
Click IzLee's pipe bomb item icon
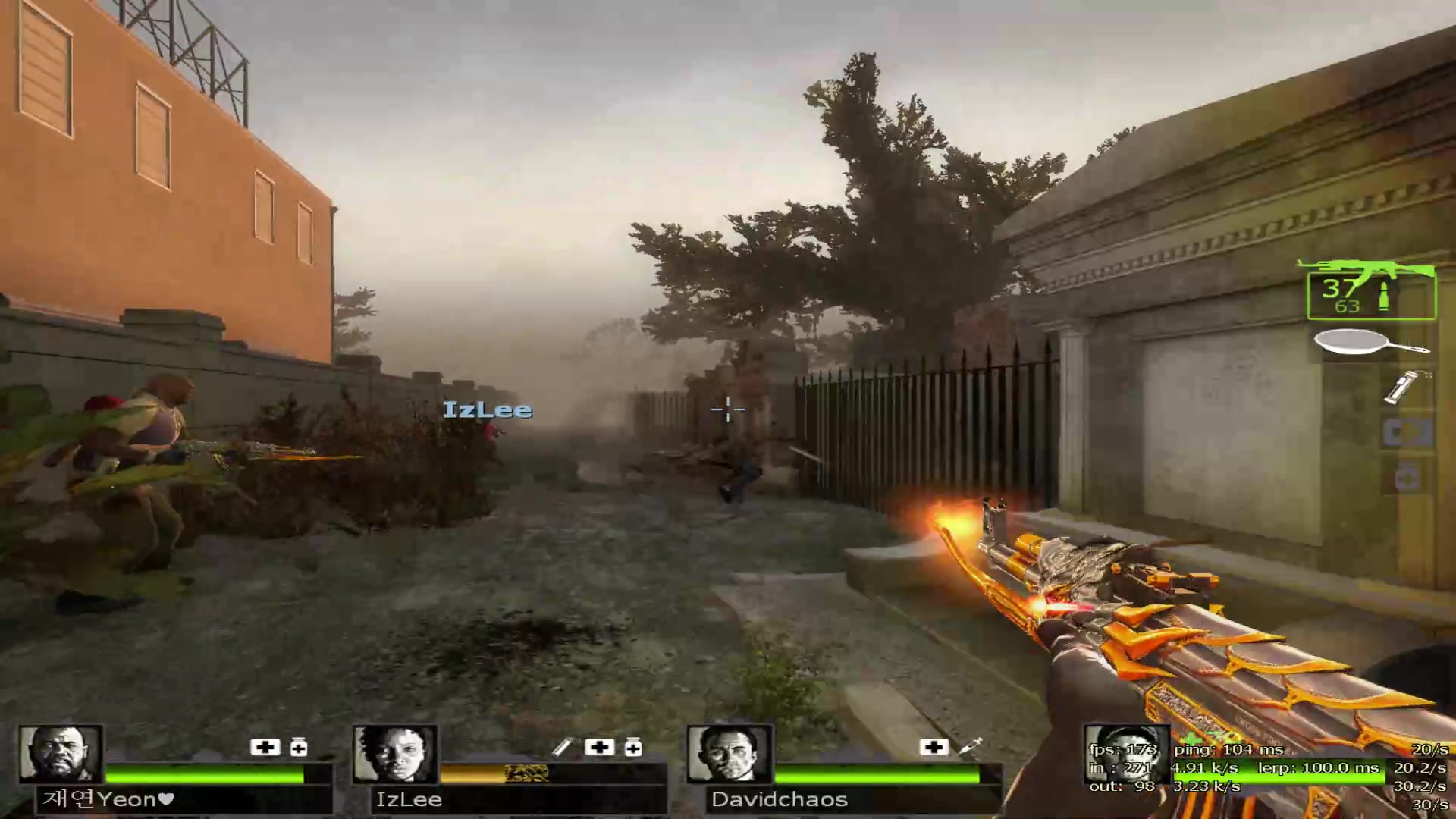click(562, 748)
